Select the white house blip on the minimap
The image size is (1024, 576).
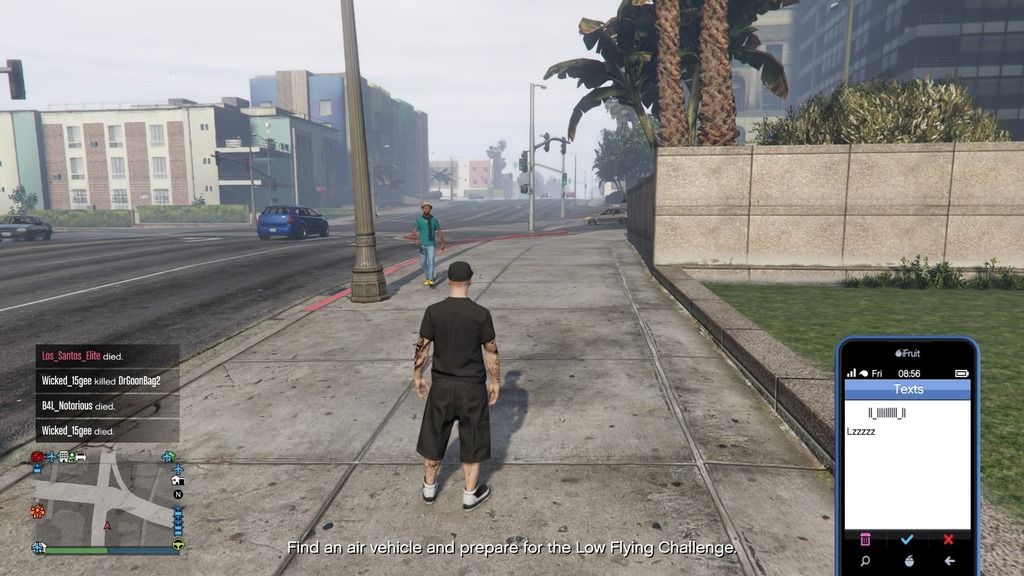point(178,480)
